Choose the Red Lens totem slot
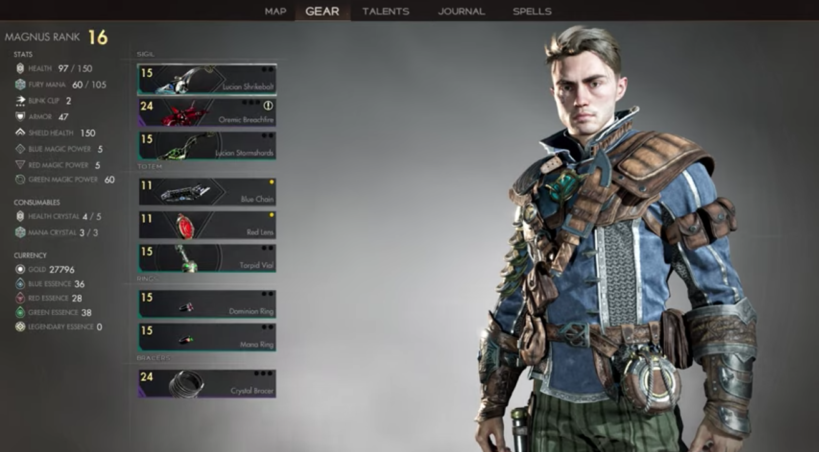 point(207,225)
